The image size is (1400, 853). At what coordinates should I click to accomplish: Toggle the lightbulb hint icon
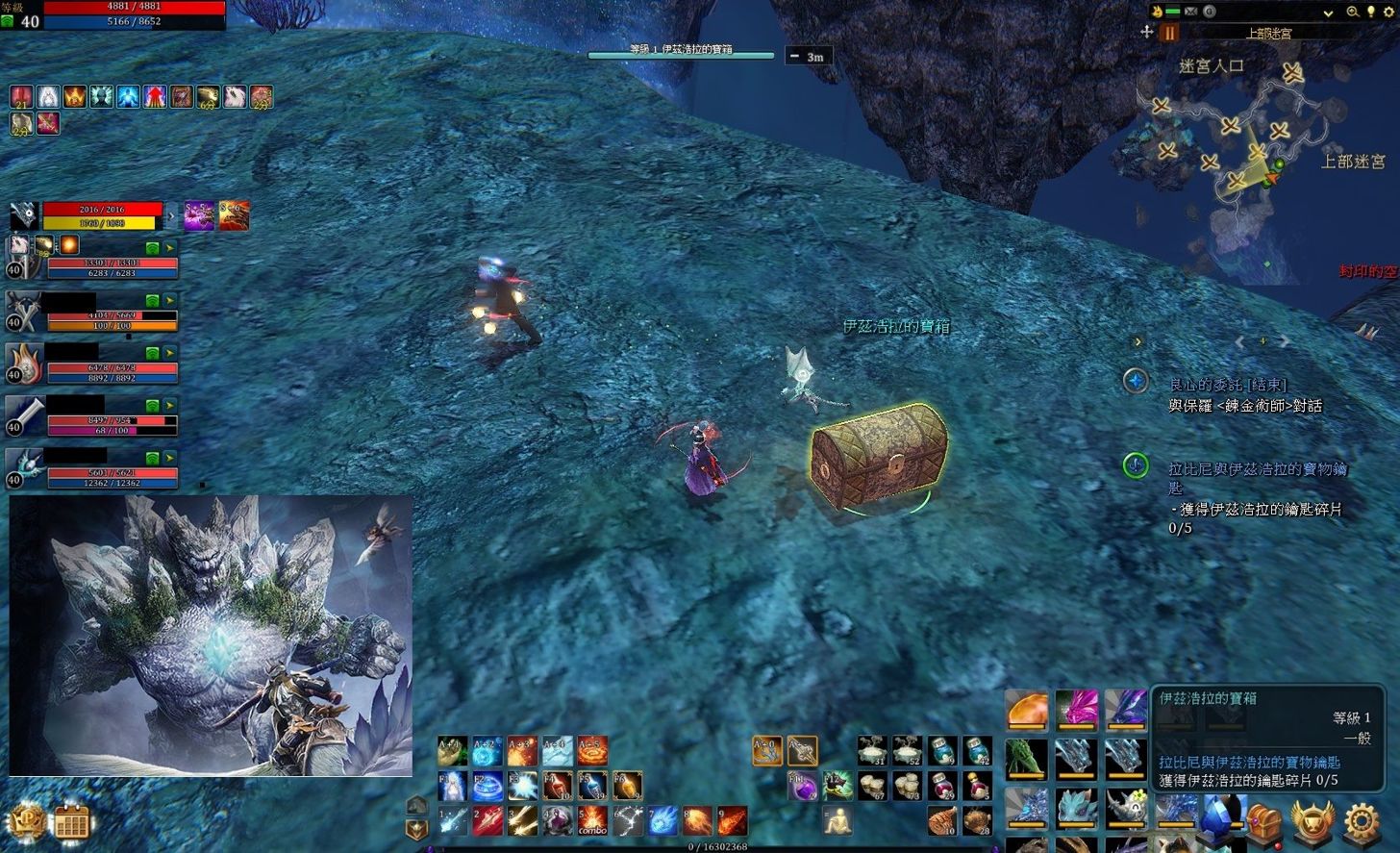(x=1370, y=12)
